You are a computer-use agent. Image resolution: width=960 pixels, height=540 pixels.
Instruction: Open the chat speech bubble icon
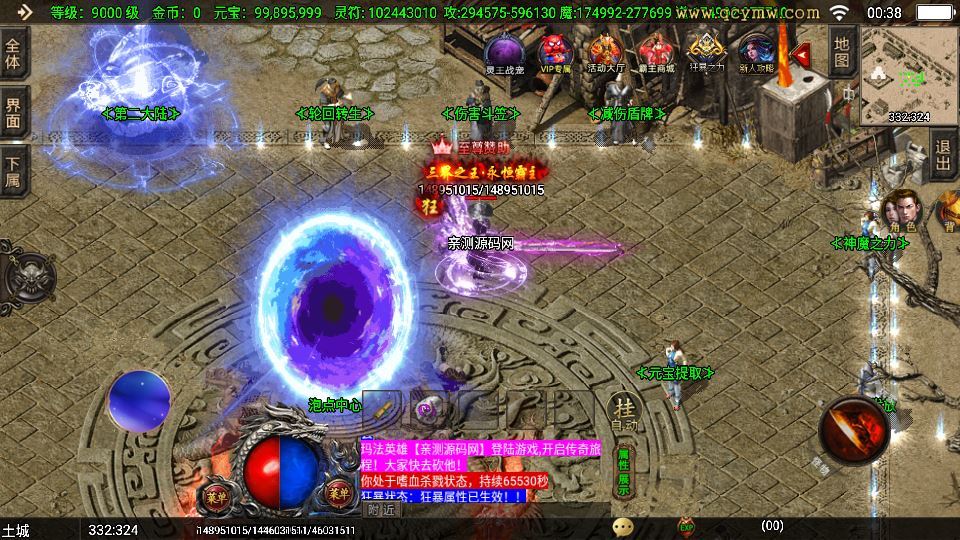(624, 526)
